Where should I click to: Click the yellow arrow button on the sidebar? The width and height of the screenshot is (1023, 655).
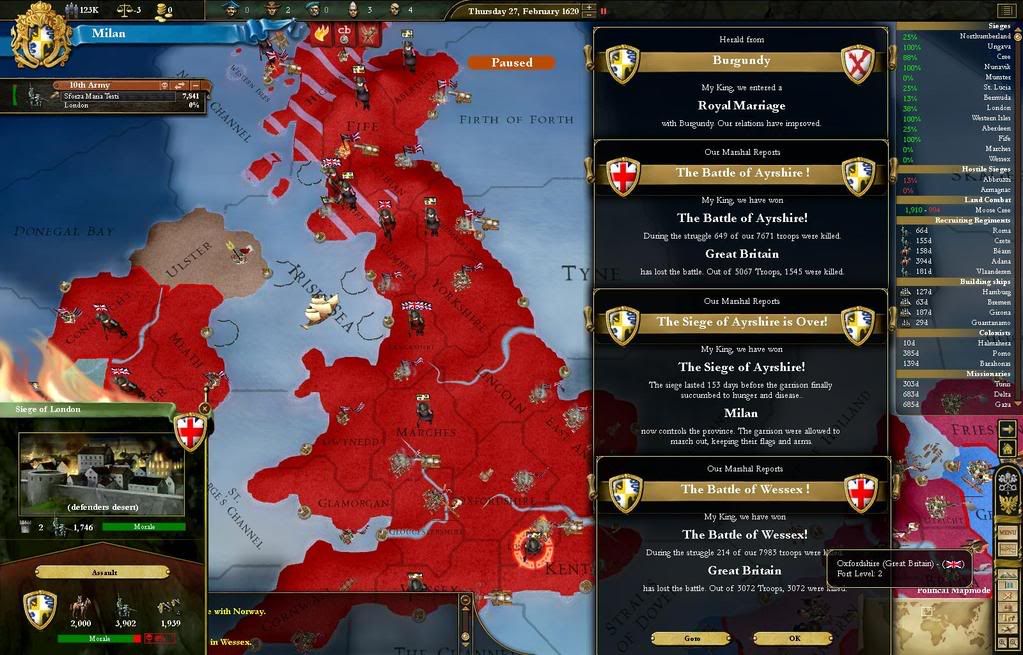point(1008,428)
